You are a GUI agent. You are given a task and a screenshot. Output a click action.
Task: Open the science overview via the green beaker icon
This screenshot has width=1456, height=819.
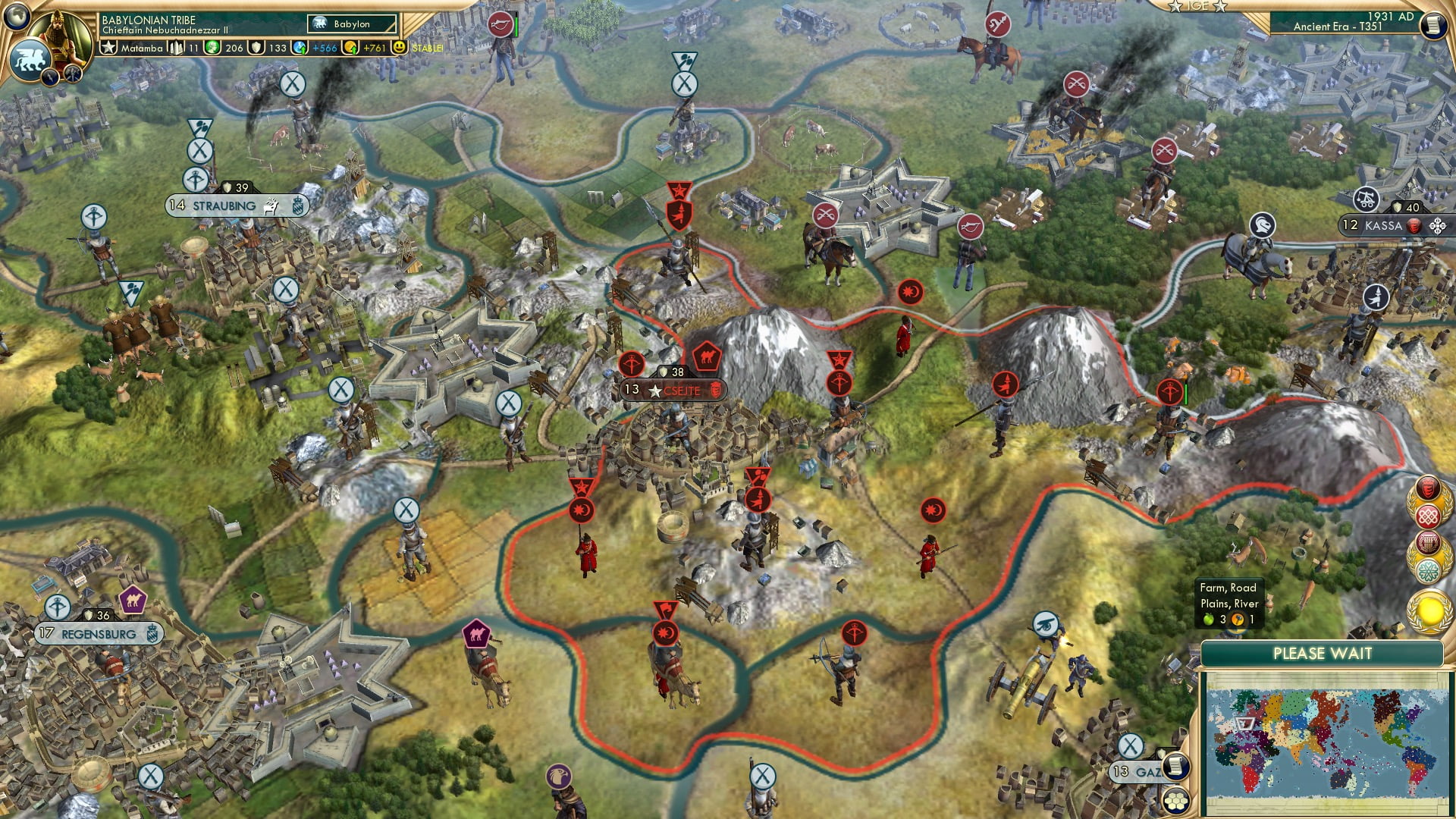point(213,48)
